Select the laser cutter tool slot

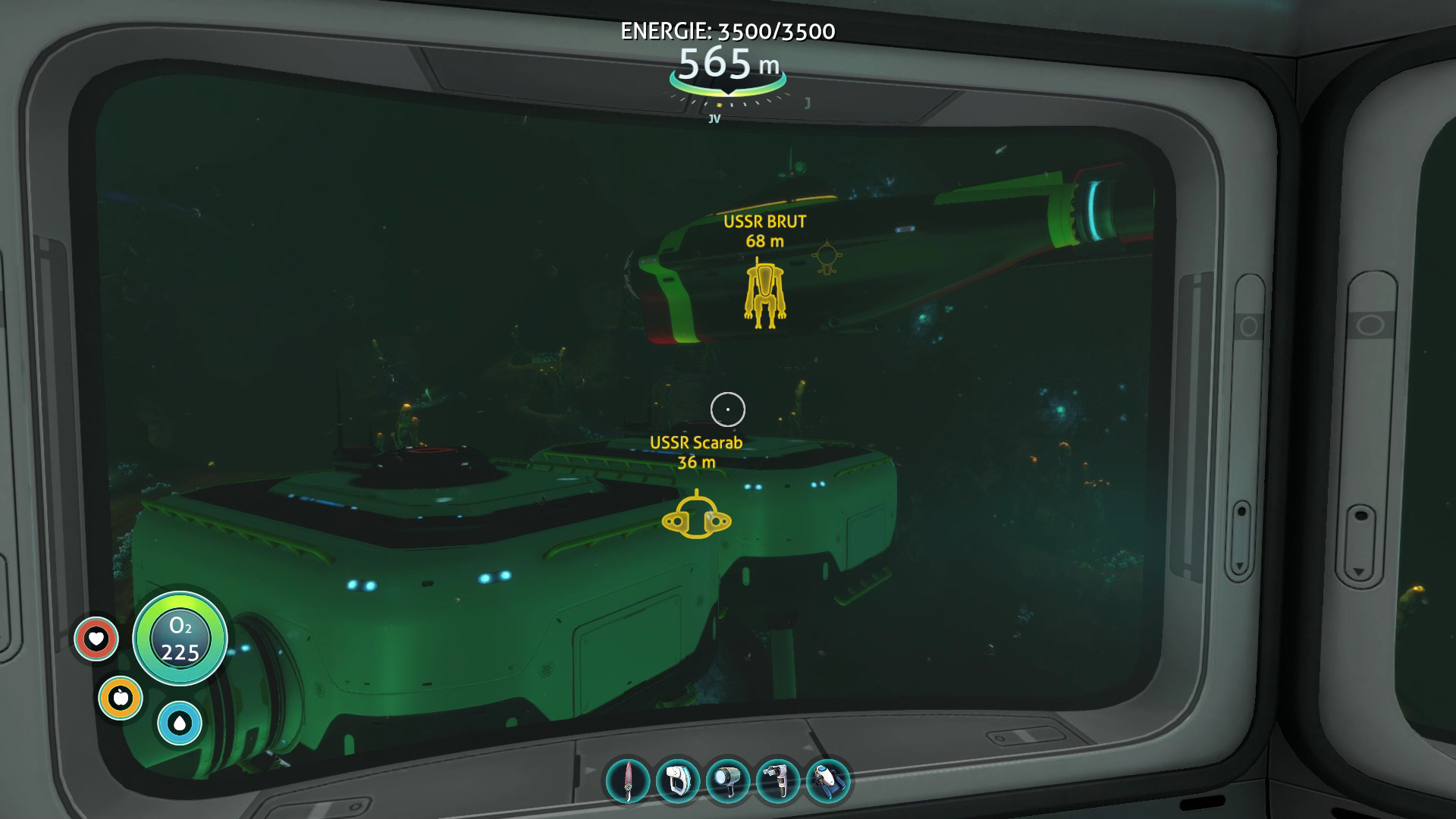[x=778, y=781]
